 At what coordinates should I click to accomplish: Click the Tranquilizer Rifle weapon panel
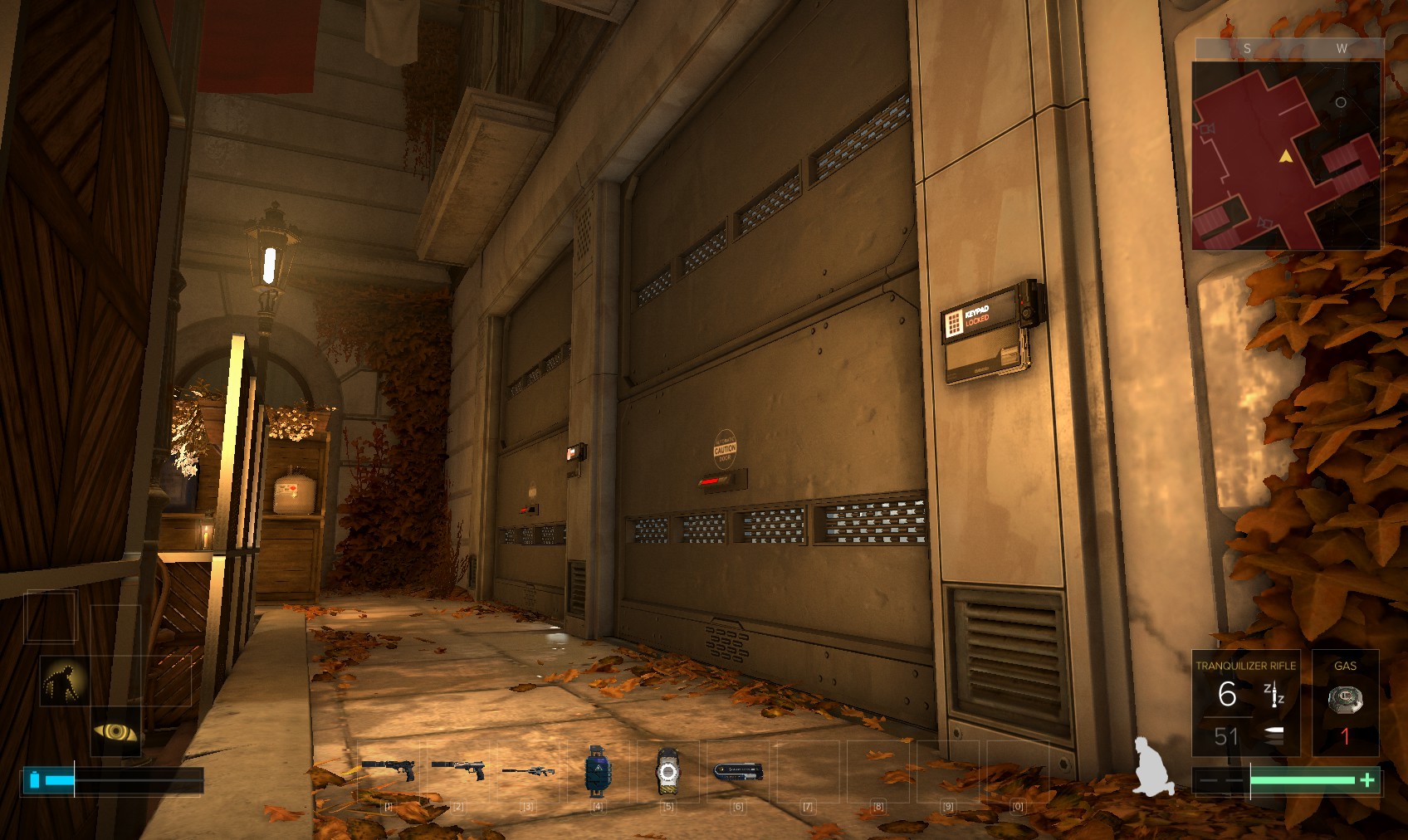(x=1245, y=702)
